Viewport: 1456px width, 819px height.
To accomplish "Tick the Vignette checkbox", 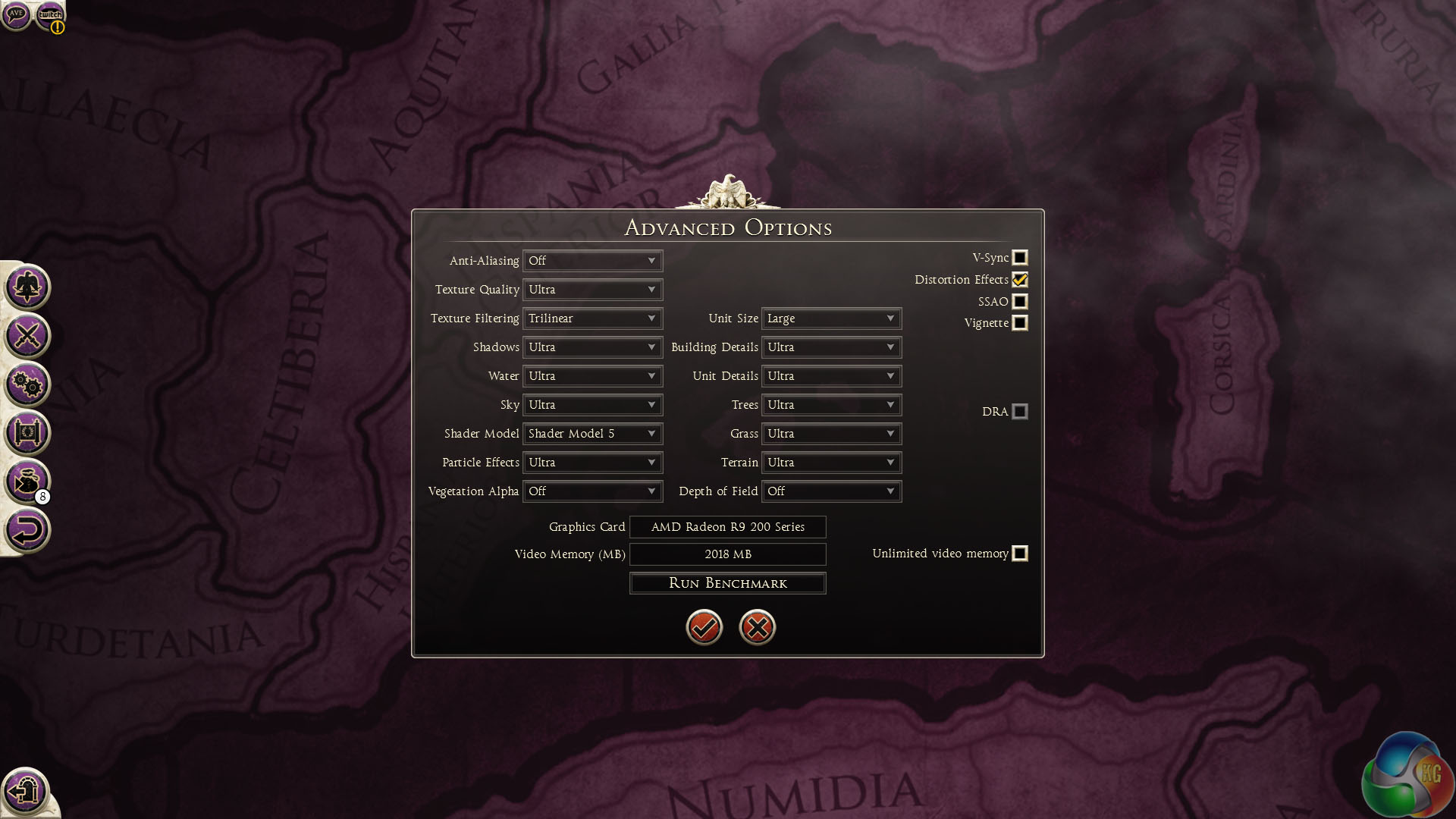I will [x=1020, y=323].
